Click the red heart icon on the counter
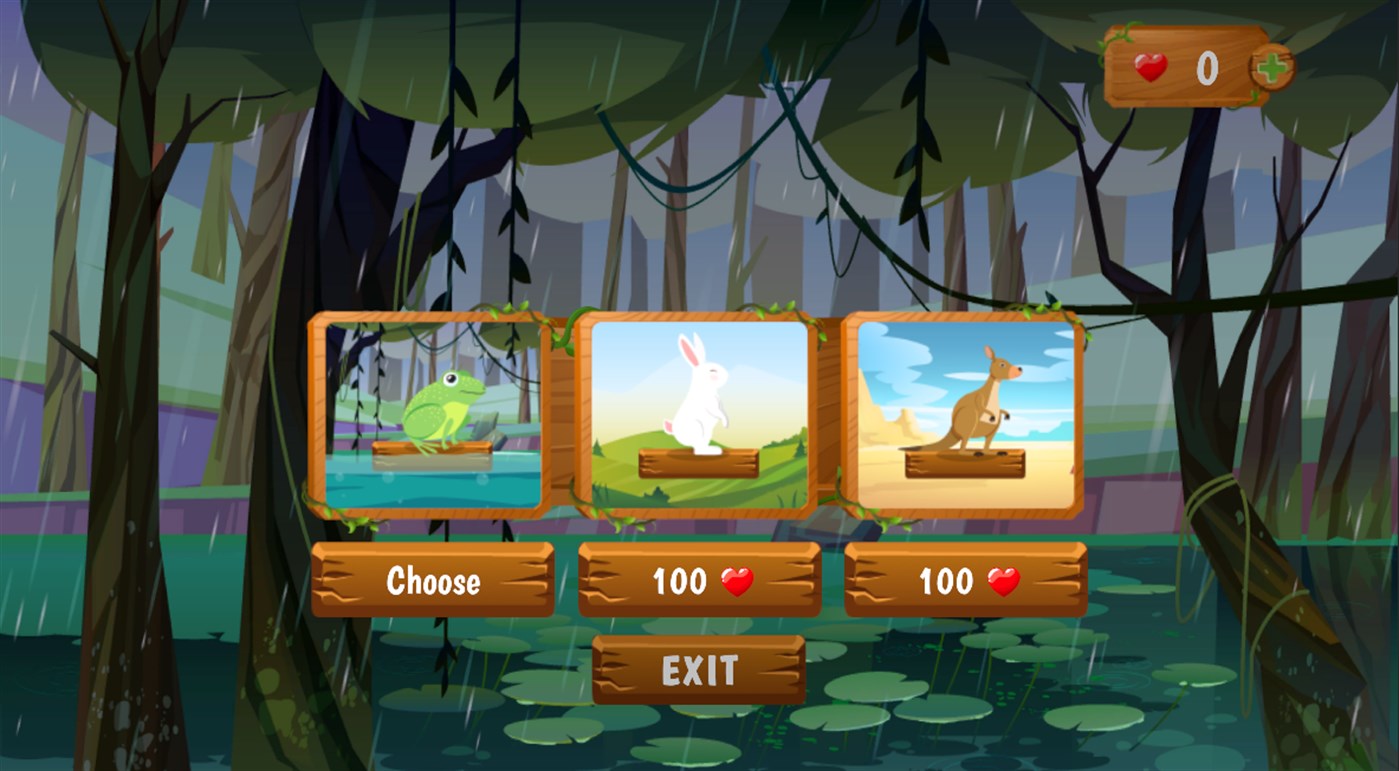Viewport: 1399px width, 771px height. coord(1151,66)
